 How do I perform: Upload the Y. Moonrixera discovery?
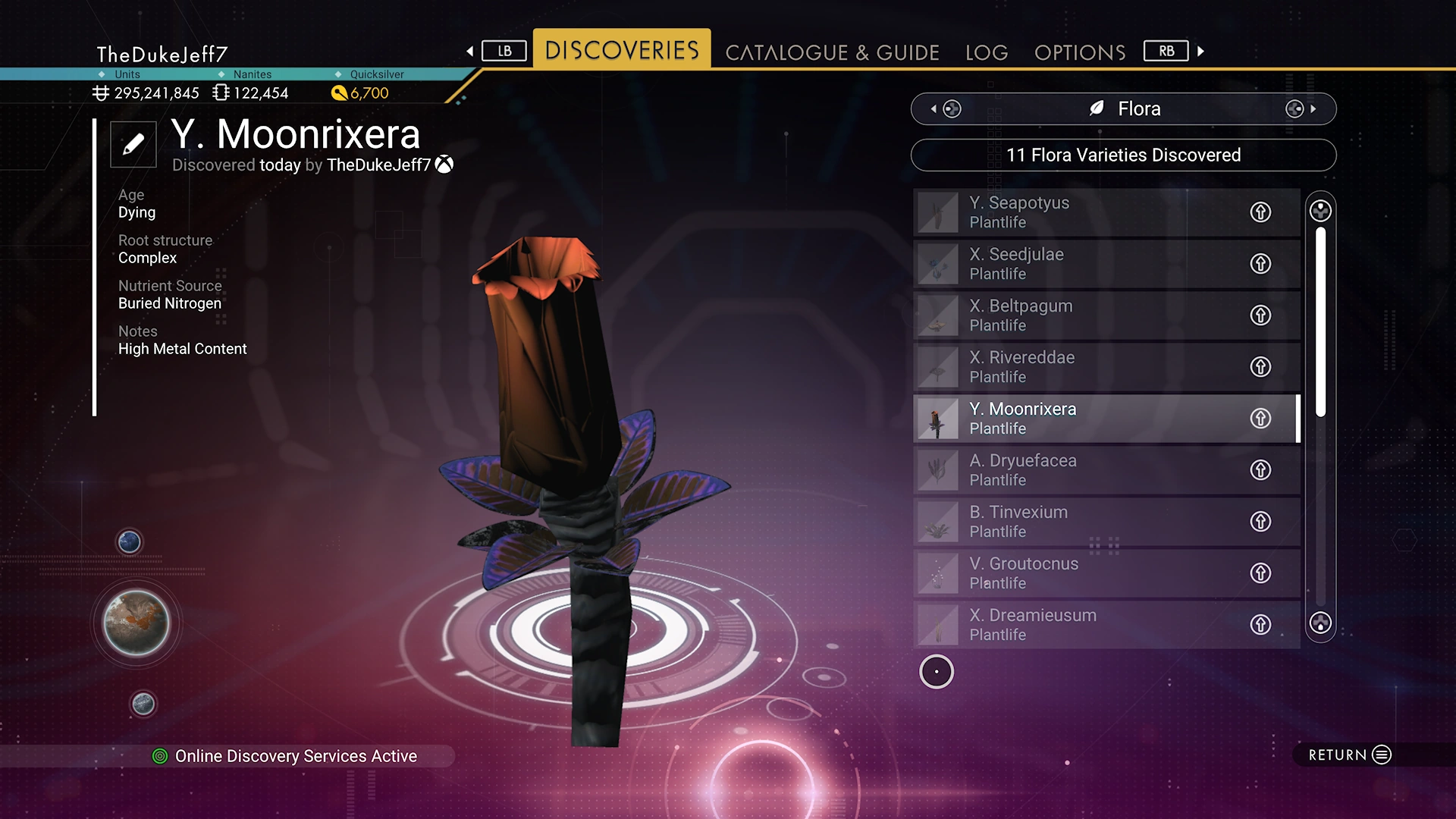coord(1260,419)
